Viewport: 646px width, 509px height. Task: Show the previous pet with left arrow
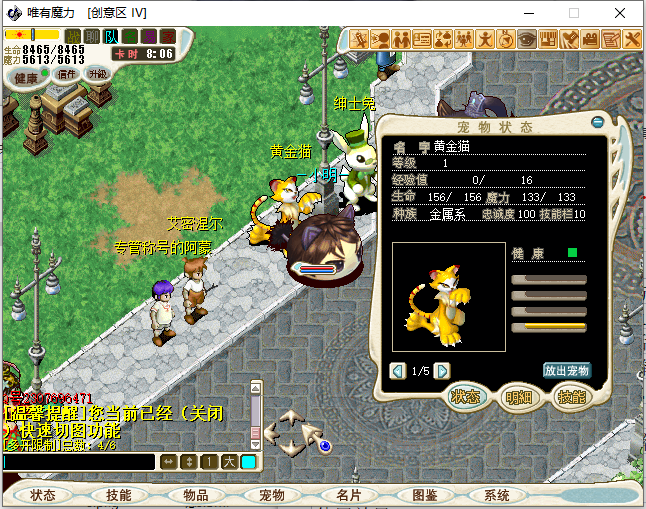pos(398,371)
